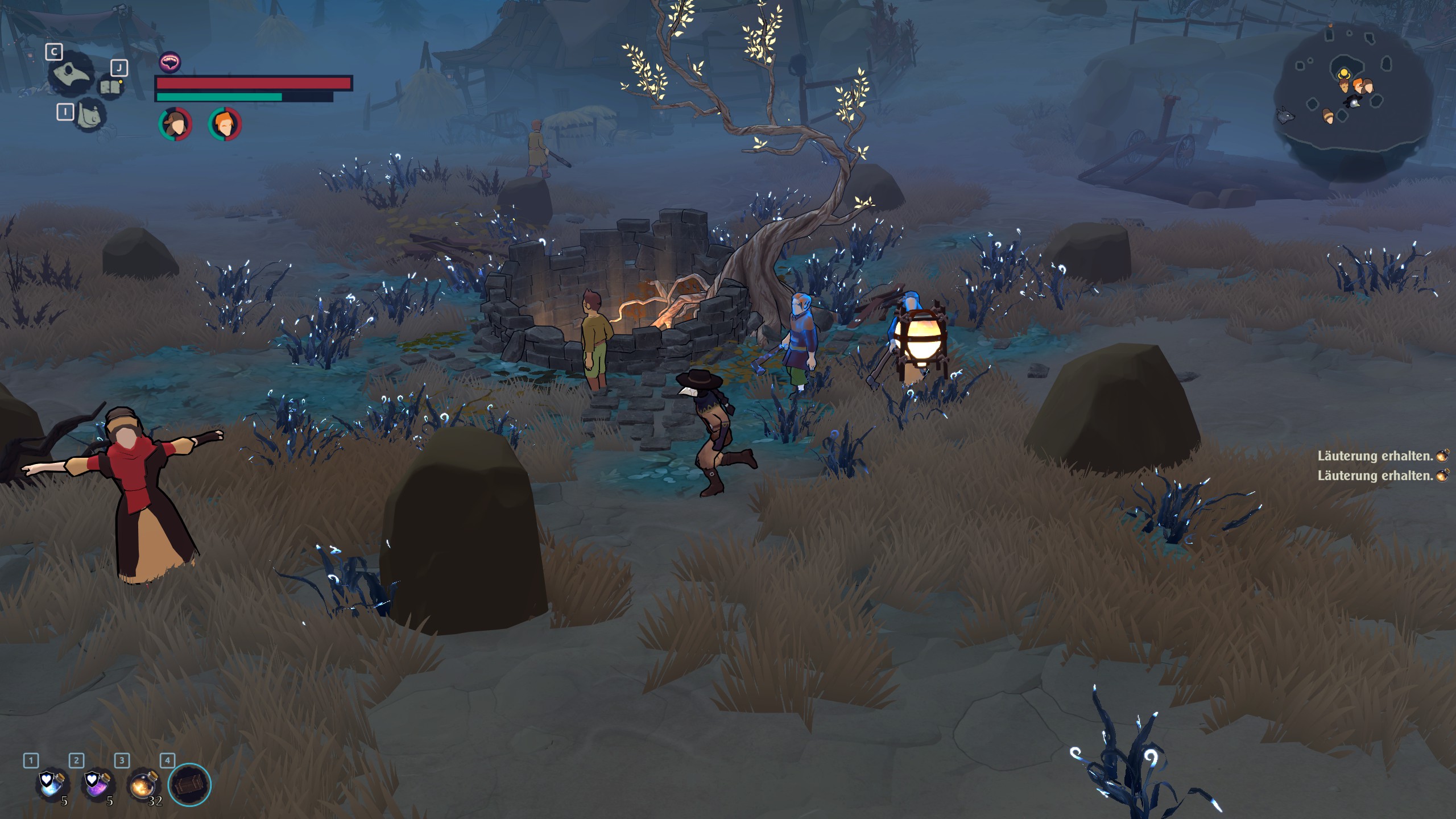Select the brown-hat companion portrait
Screen dimensions: 1456x819
175,124
